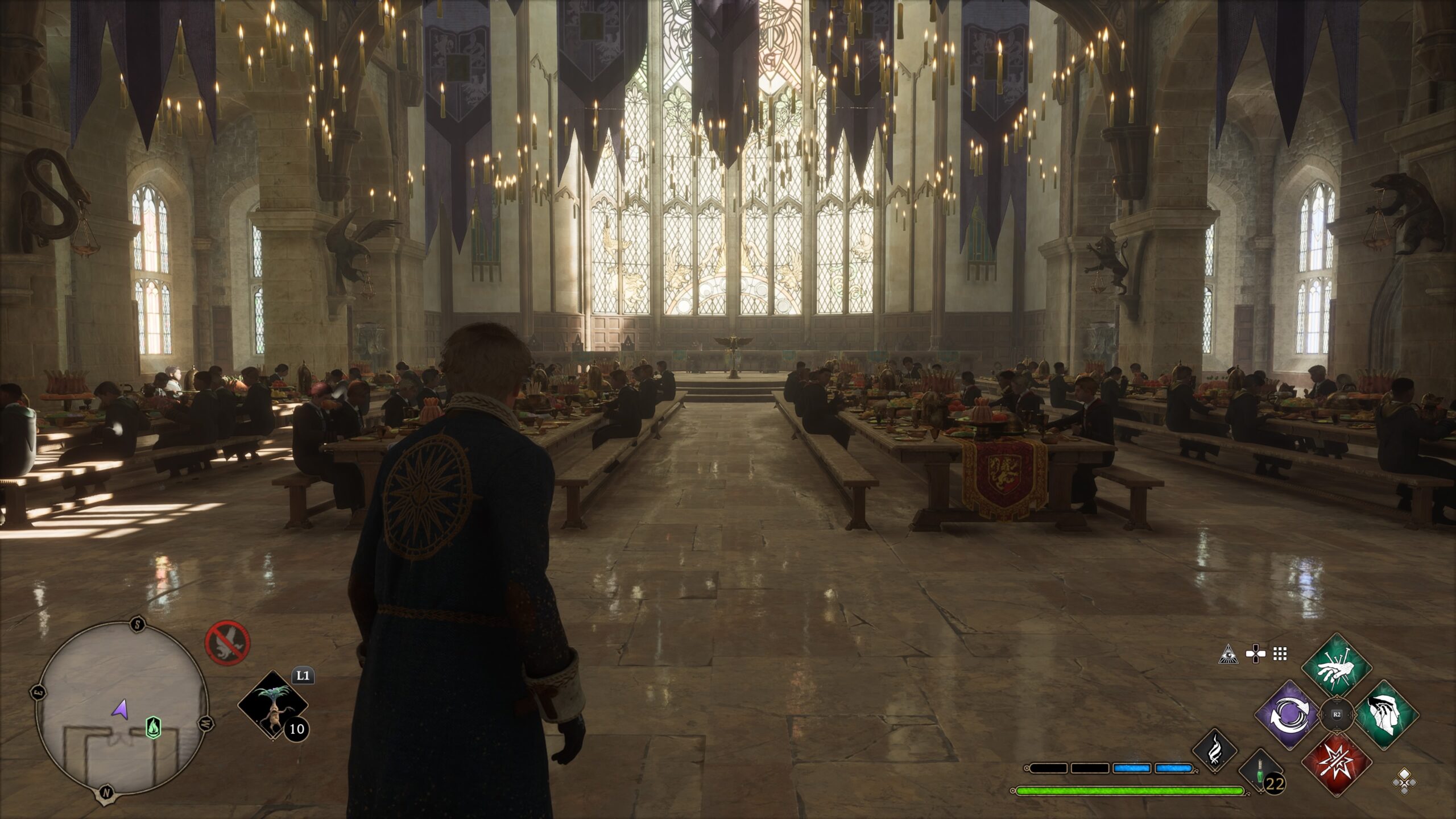Drink the green Wiggenweld potion
This screenshot has height=819, width=1456.
tap(1260, 771)
